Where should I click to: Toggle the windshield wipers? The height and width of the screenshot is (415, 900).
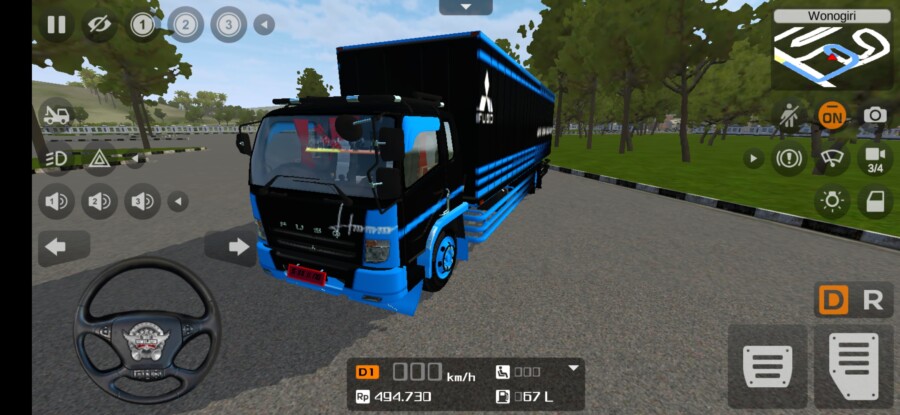[x=831, y=158]
